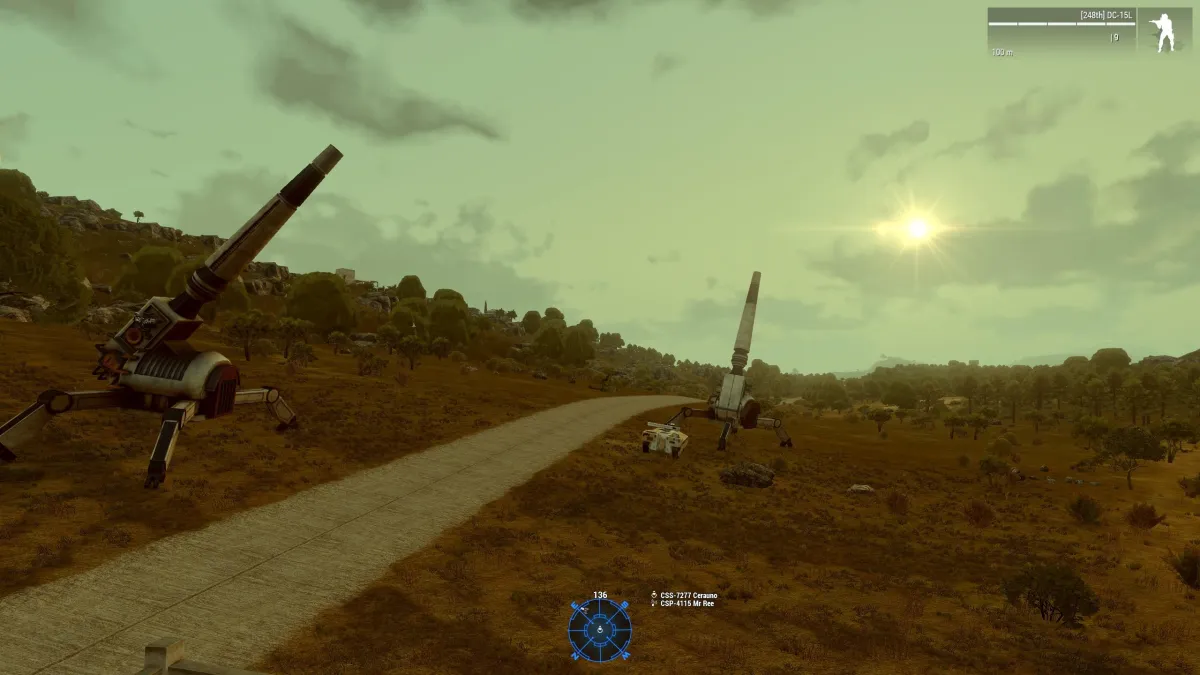Click the blue squad radar compass
The height and width of the screenshot is (675, 1200).
tap(599, 630)
